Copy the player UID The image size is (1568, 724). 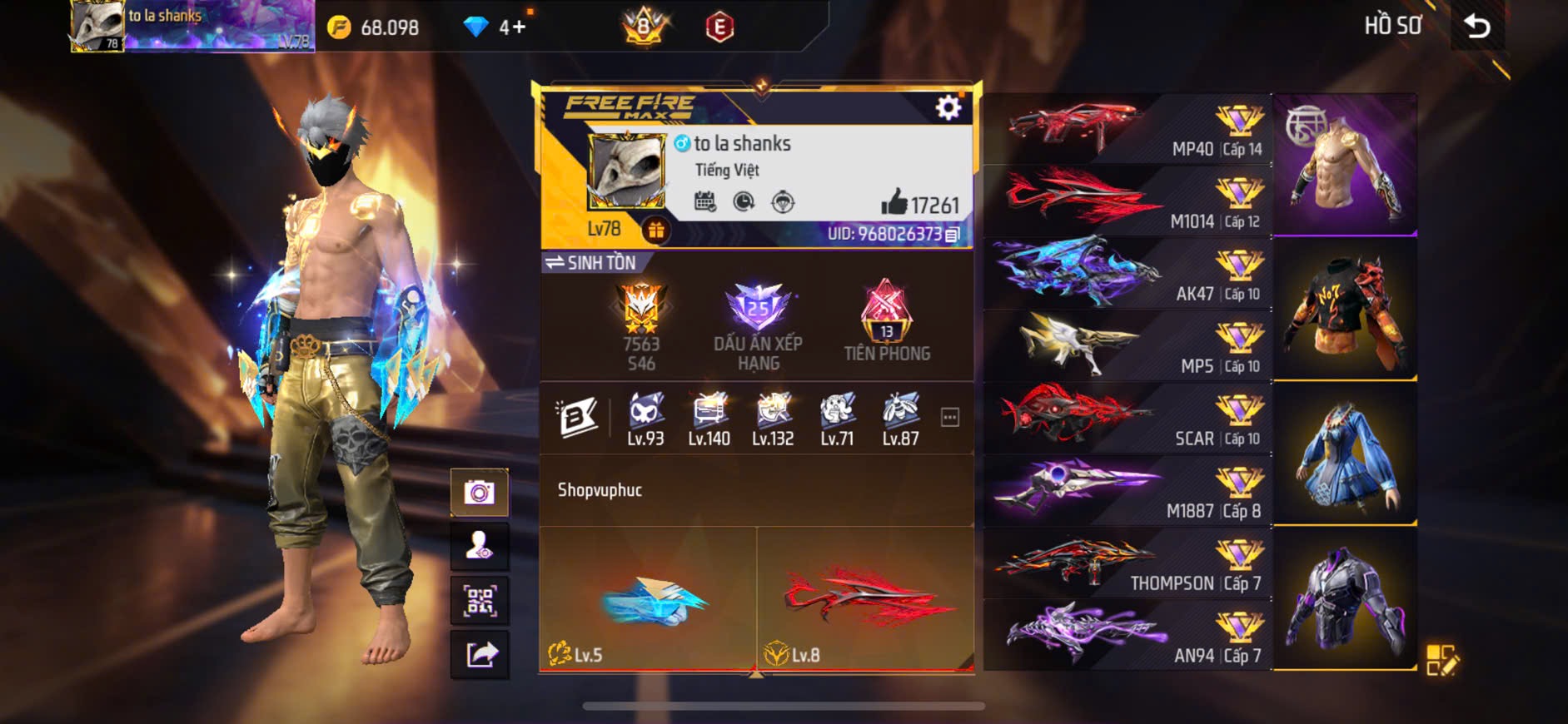click(953, 235)
